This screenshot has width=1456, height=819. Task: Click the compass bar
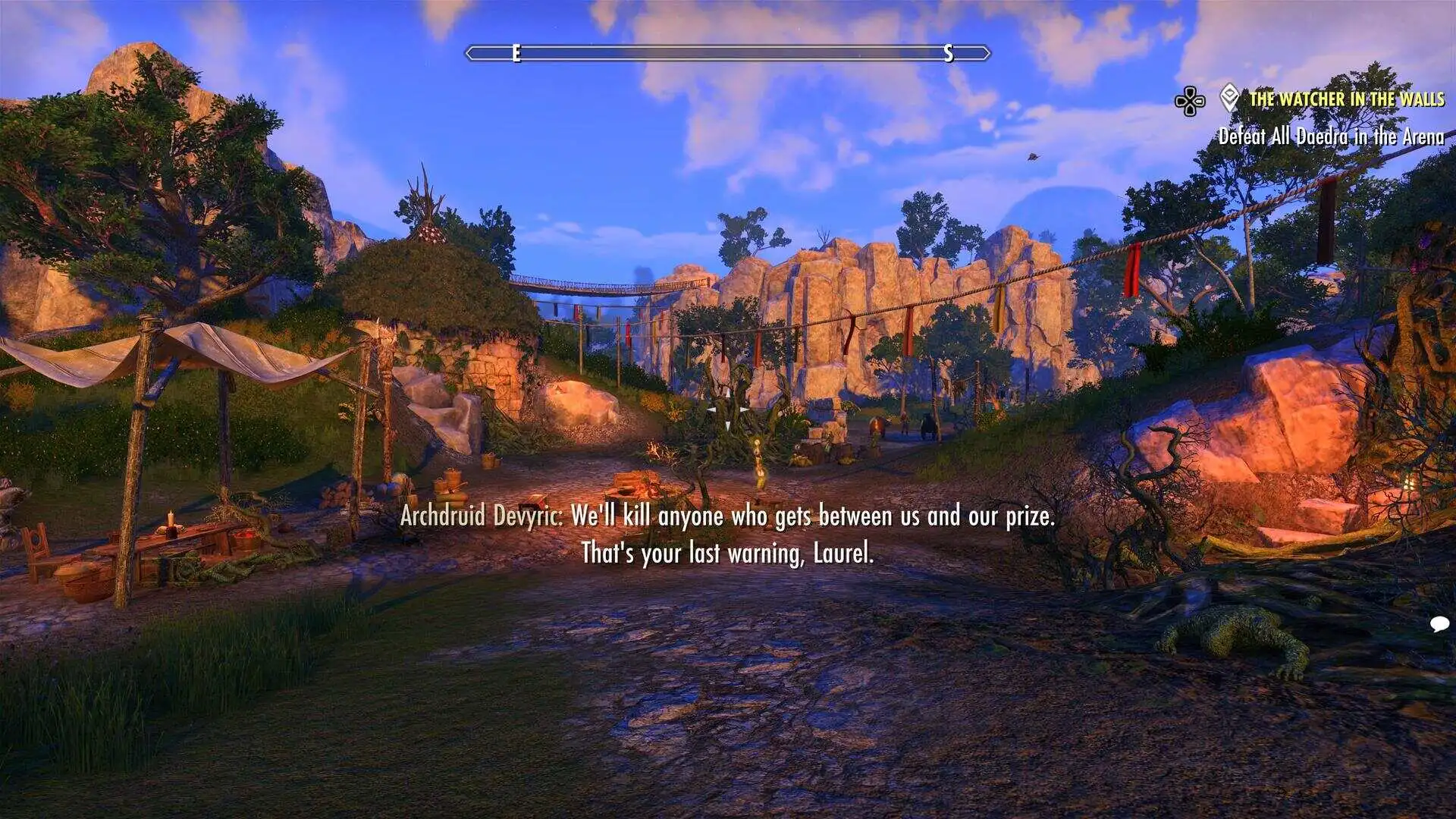tap(727, 53)
